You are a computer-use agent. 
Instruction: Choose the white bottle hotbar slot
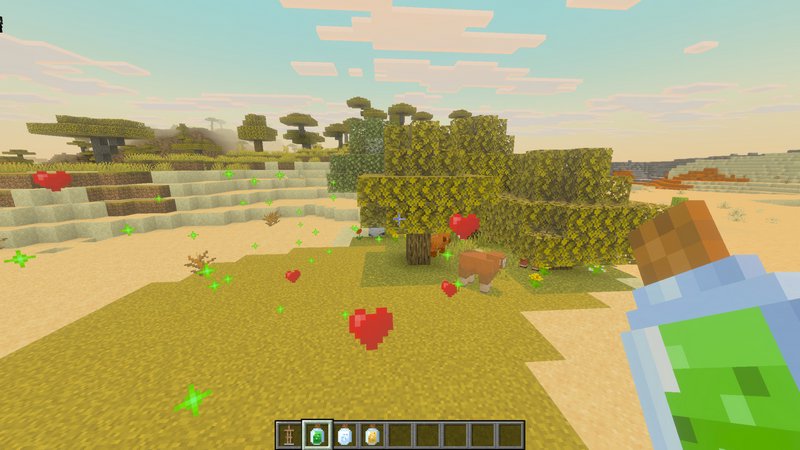pyautogui.click(x=345, y=435)
